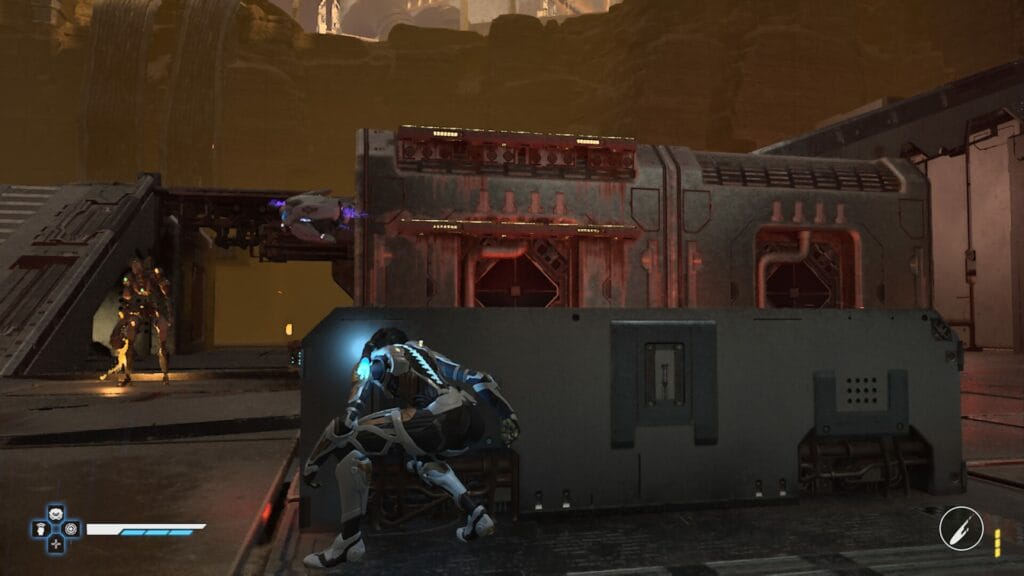
Task: Choose the round disc item slot
Action: pos(70,529)
